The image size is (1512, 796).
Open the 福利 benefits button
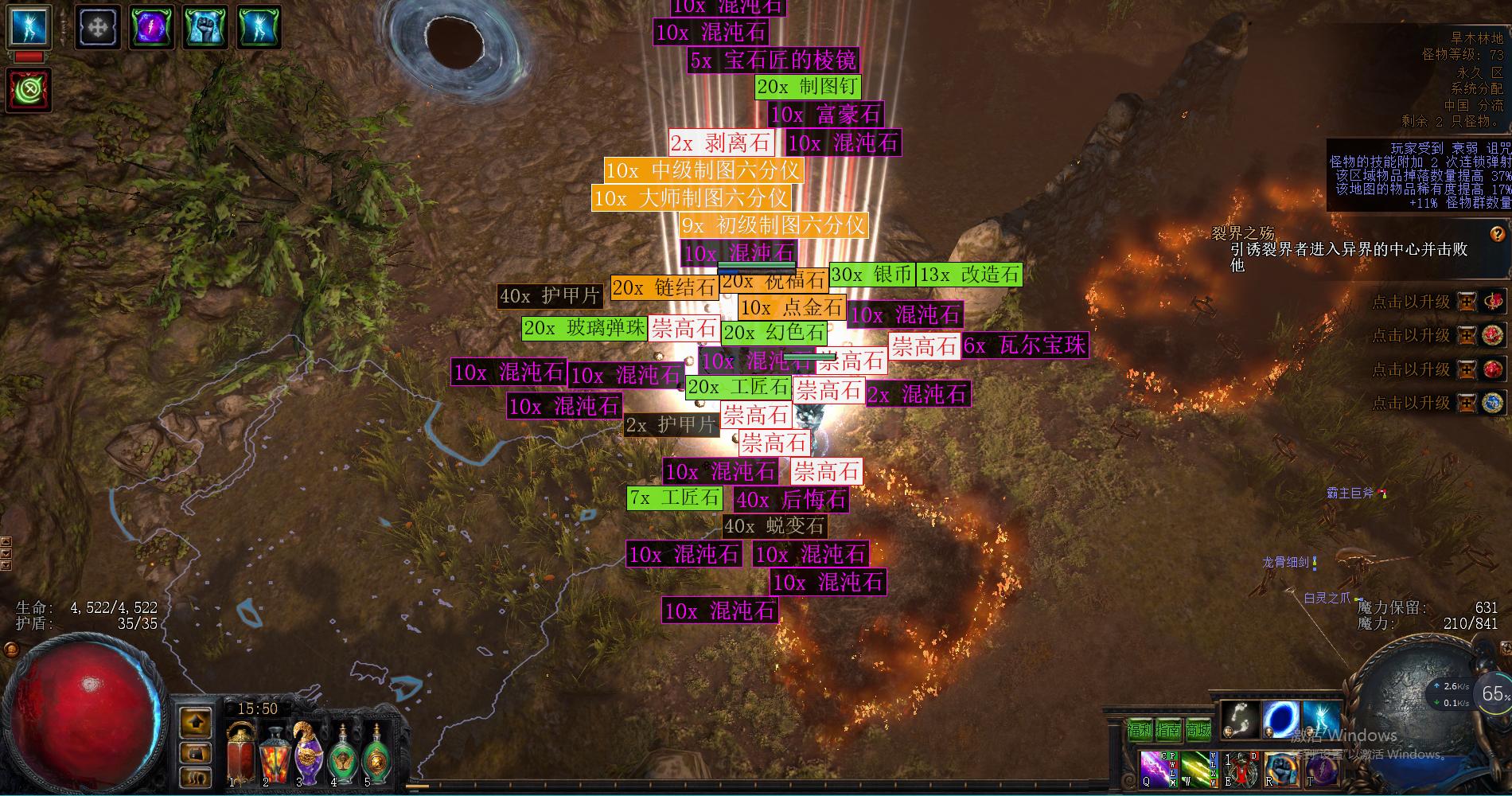(x=1140, y=729)
